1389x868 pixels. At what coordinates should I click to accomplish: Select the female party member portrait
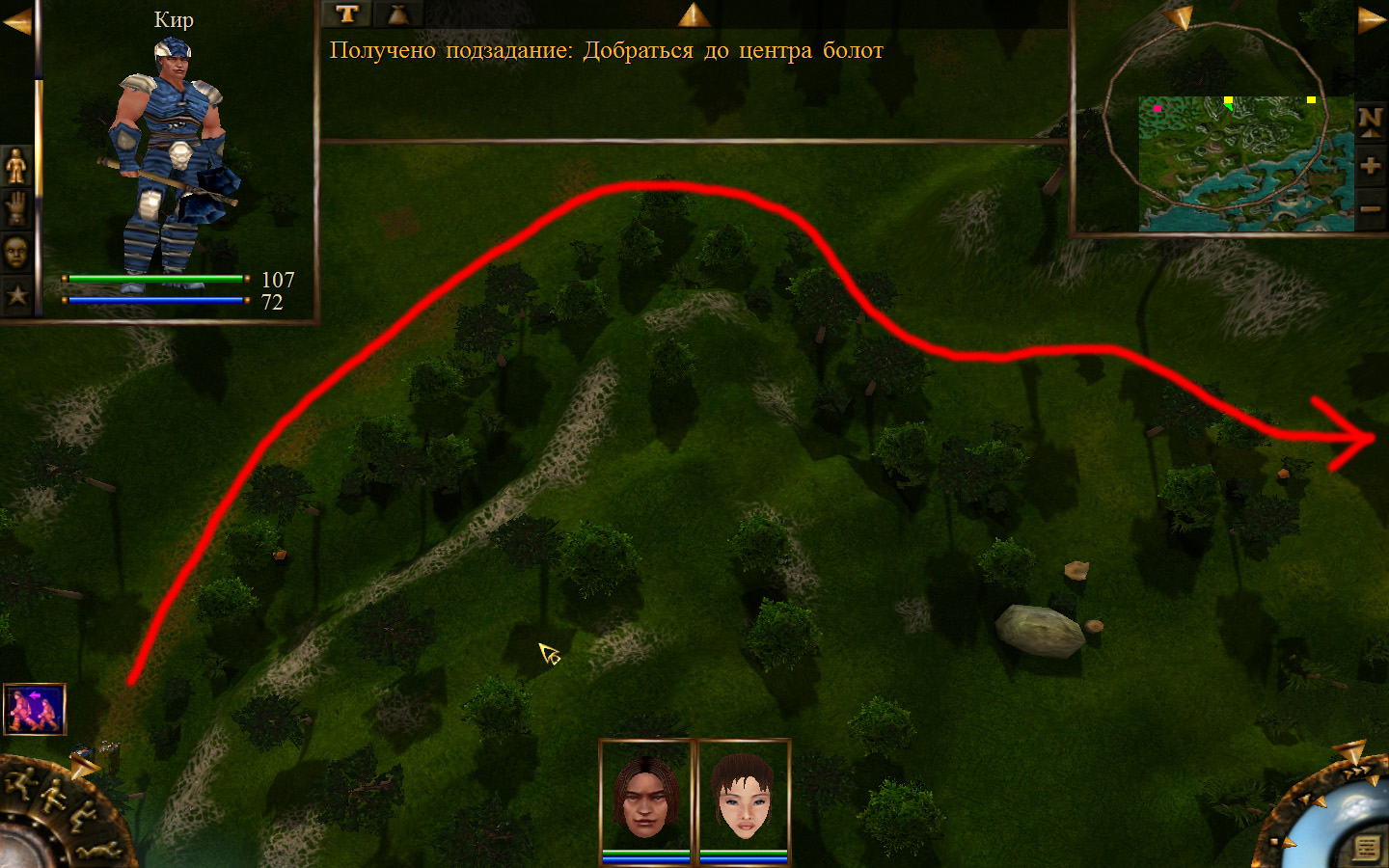(x=743, y=797)
